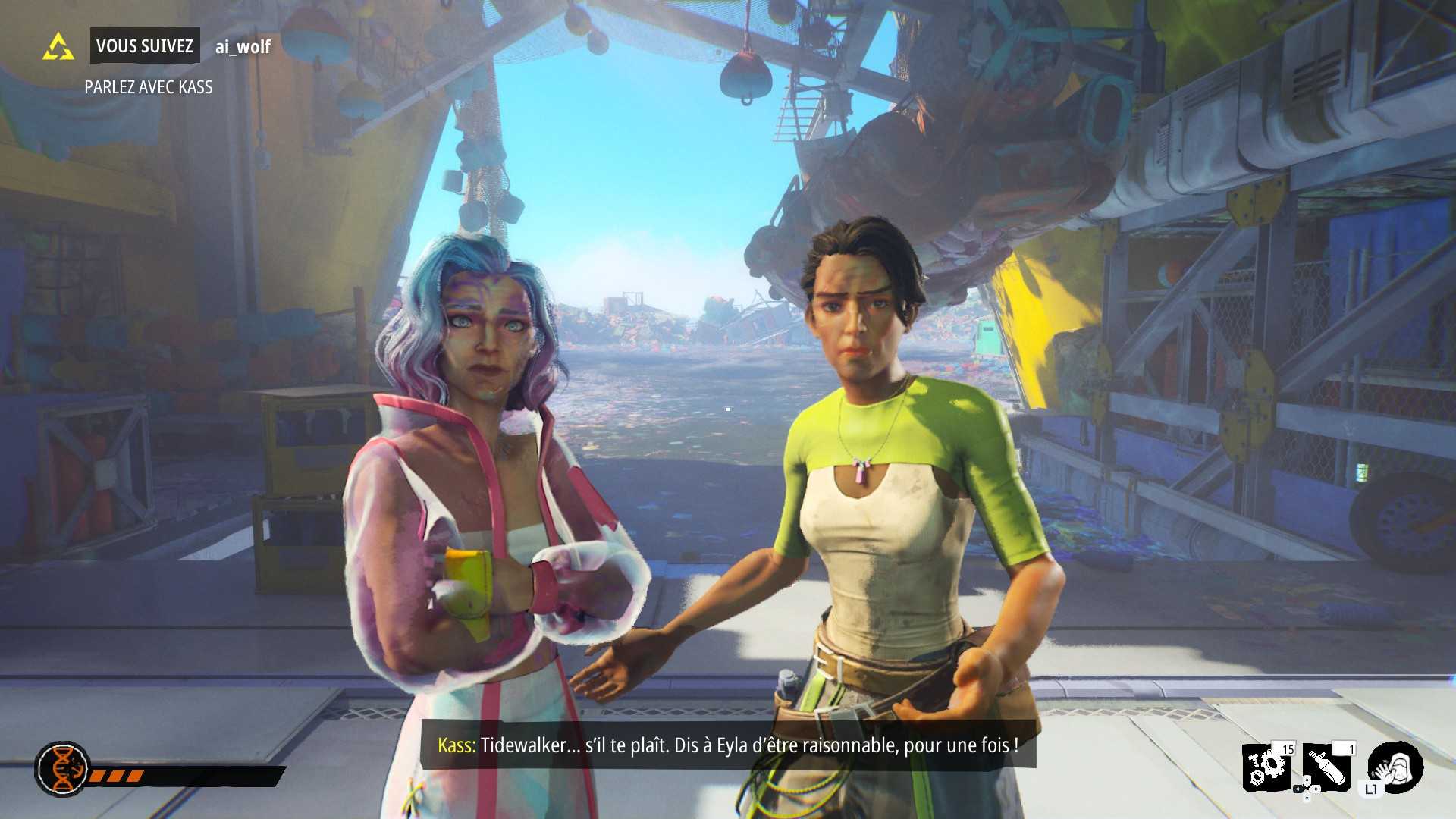Screen dimensions: 1456x819
Task: Open the "Parlez avec Kass" objective tracker
Action: point(149,87)
